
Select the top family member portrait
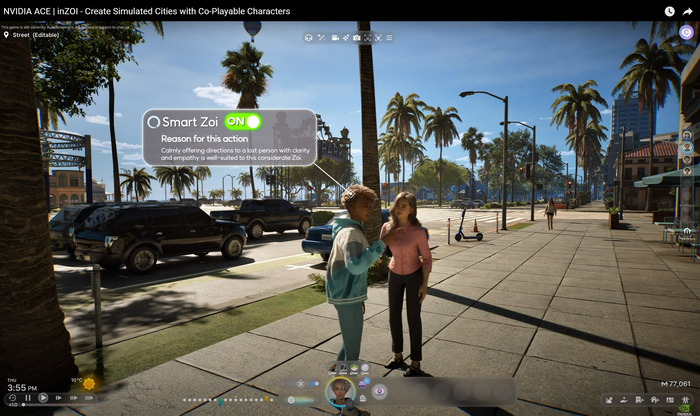tap(687, 135)
